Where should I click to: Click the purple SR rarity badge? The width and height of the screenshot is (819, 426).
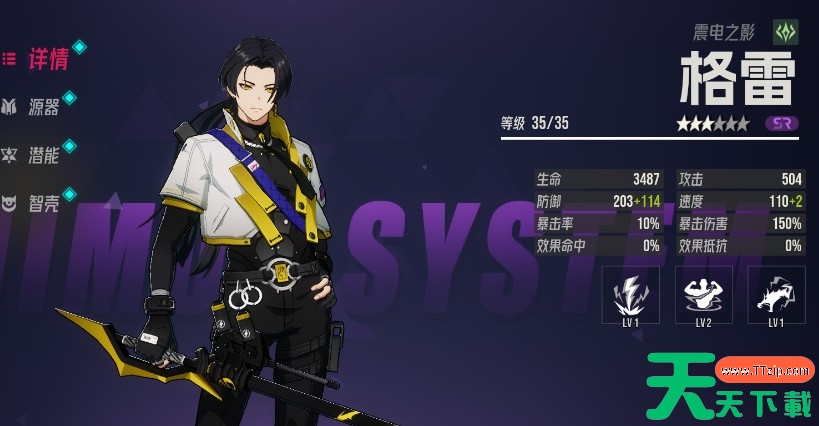782,124
